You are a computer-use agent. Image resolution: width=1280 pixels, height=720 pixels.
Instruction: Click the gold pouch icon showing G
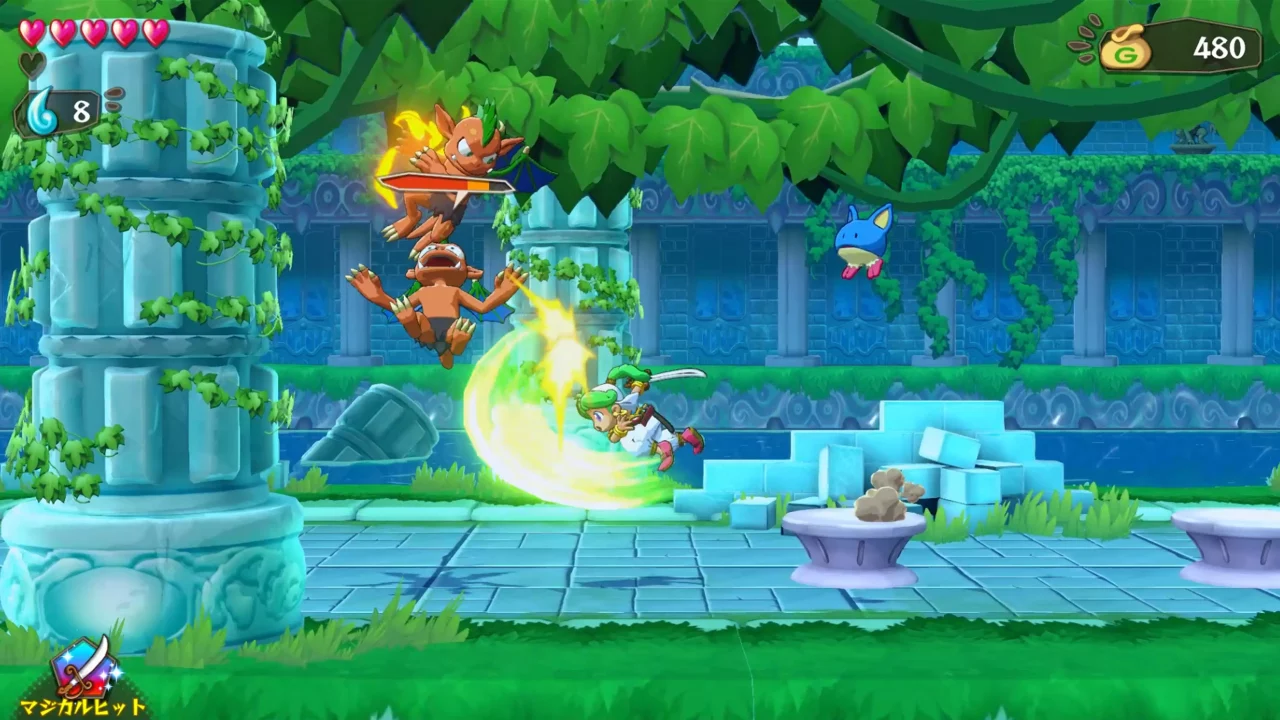click(x=1124, y=46)
